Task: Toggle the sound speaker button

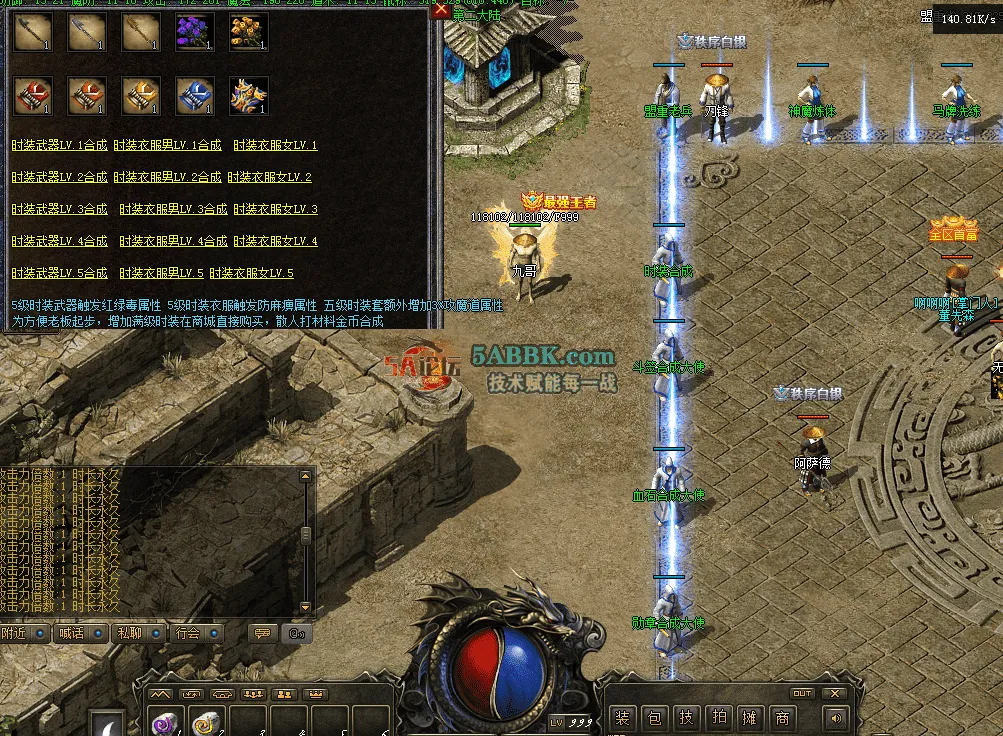Action: pos(834,717)
